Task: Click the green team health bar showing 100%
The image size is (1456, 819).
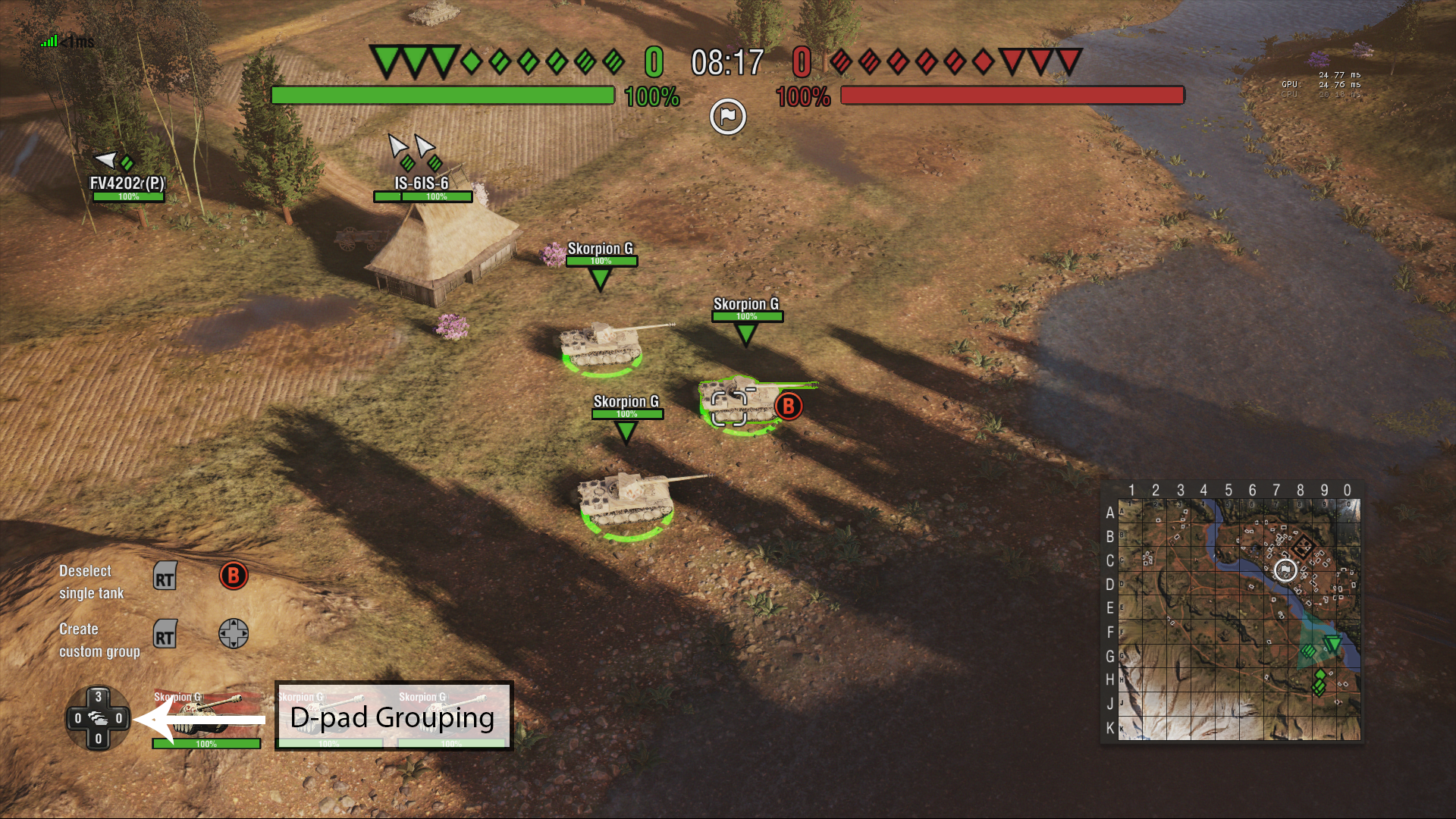Action: (442, 96)
